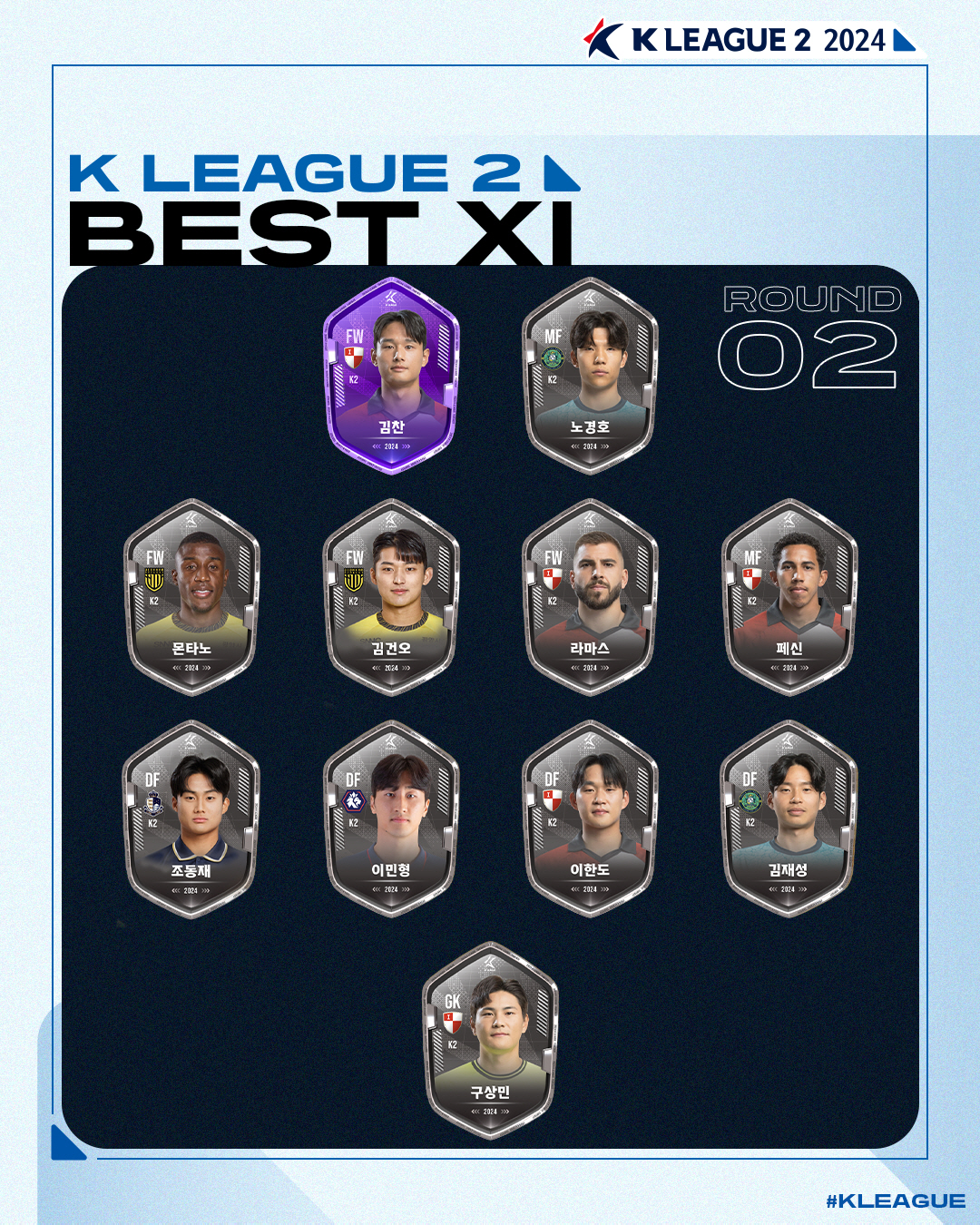Choose the 구상민 goalkeeper card

[490, 1041]
